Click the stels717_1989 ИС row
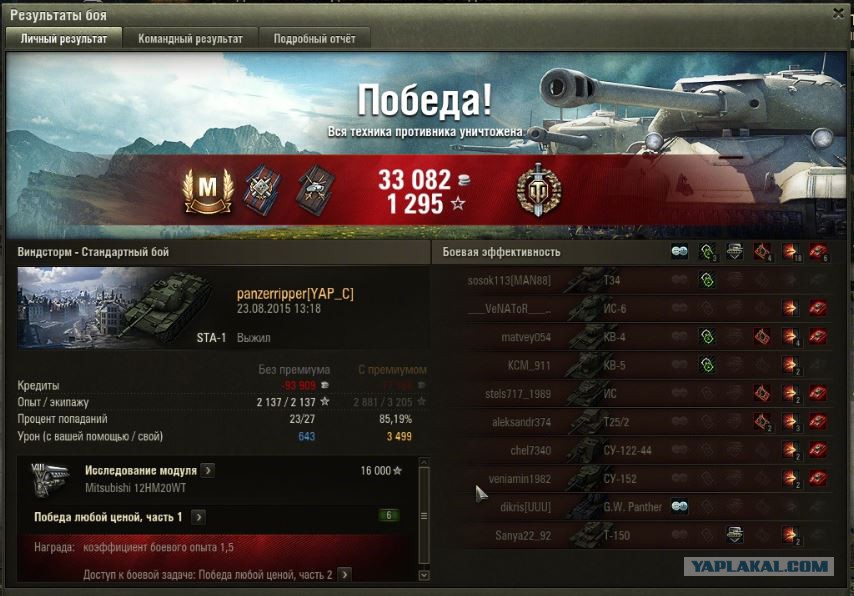Viewport: 854px width, 596px height. tap(640, 394)
